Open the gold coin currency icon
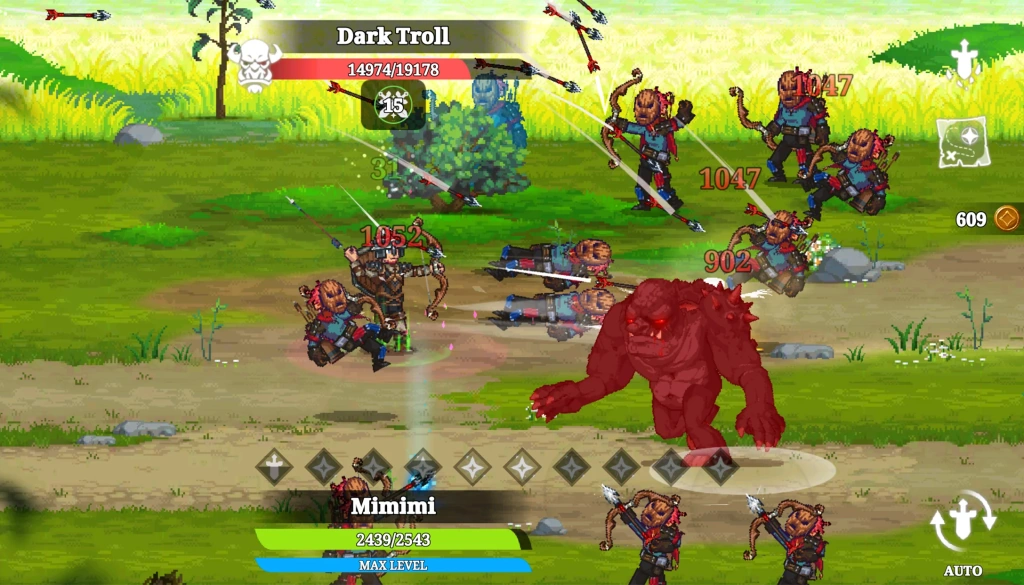This screenshot has width=1024, height=585. pos(1006,219)
